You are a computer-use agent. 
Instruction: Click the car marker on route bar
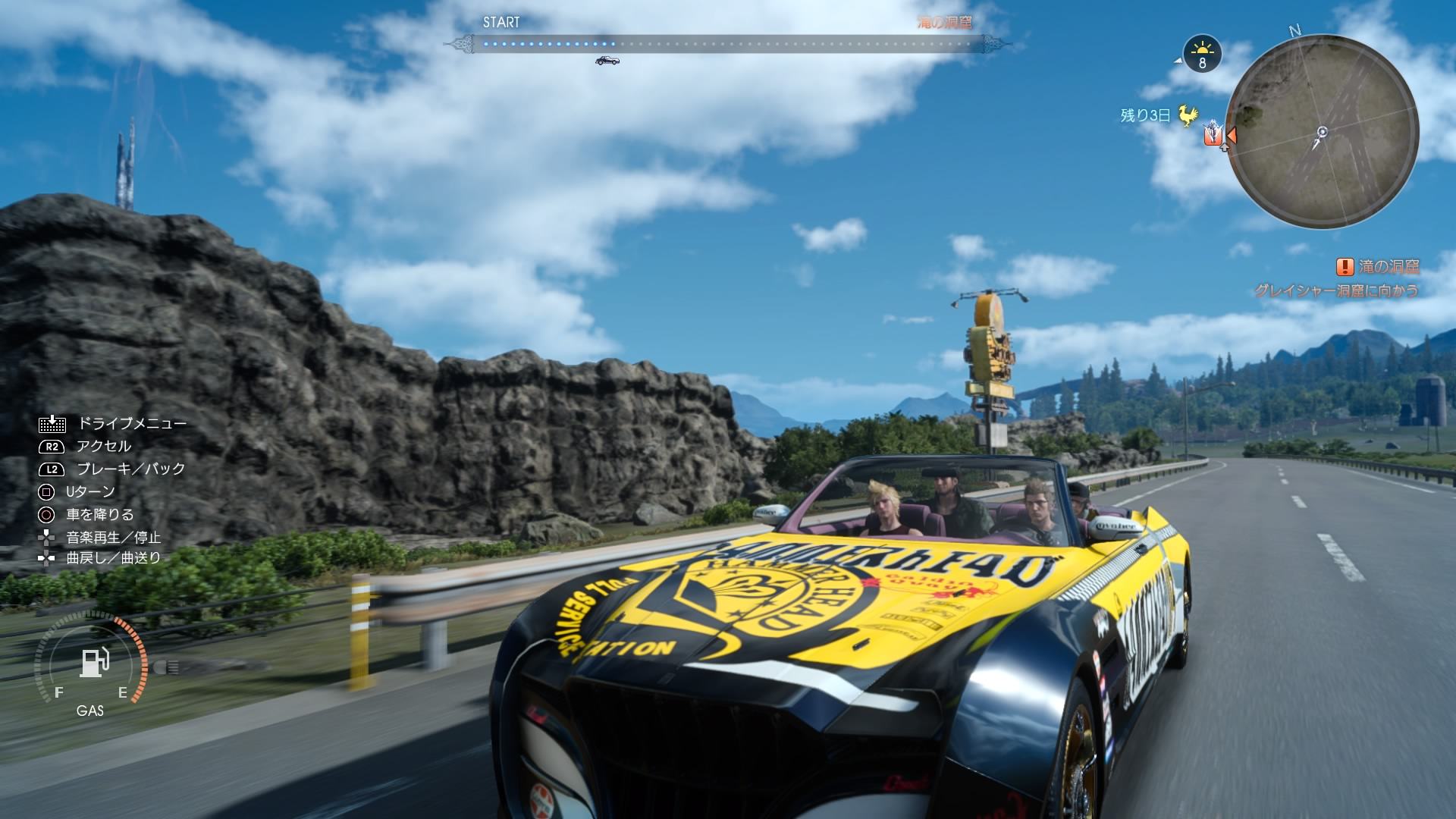607,60
